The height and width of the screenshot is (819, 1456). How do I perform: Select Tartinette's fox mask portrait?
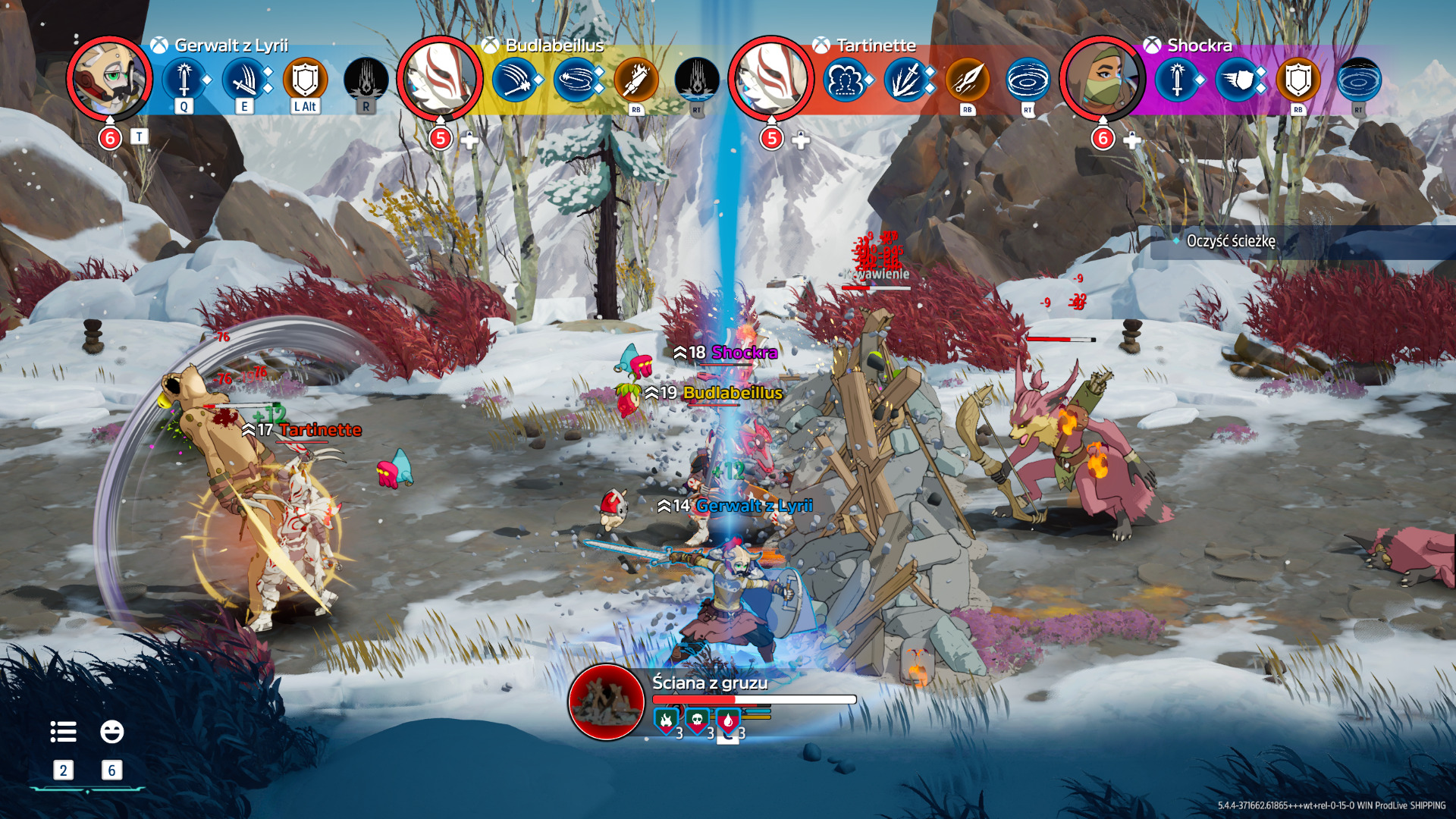[770, 78]
